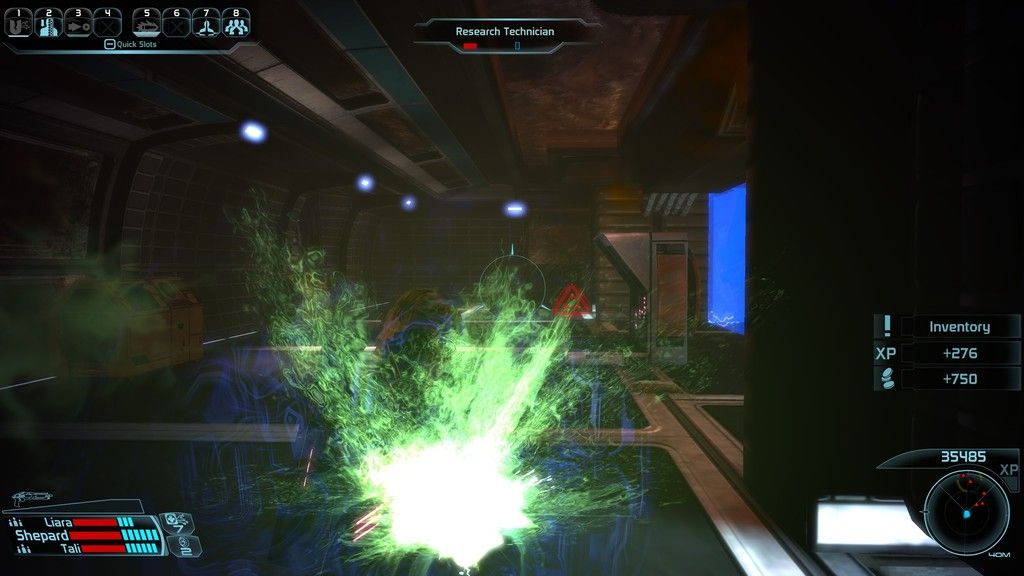Fire the quick slot 5 flaming projectile ability
The image size is (1024, 576).
[x=147, y=23]
